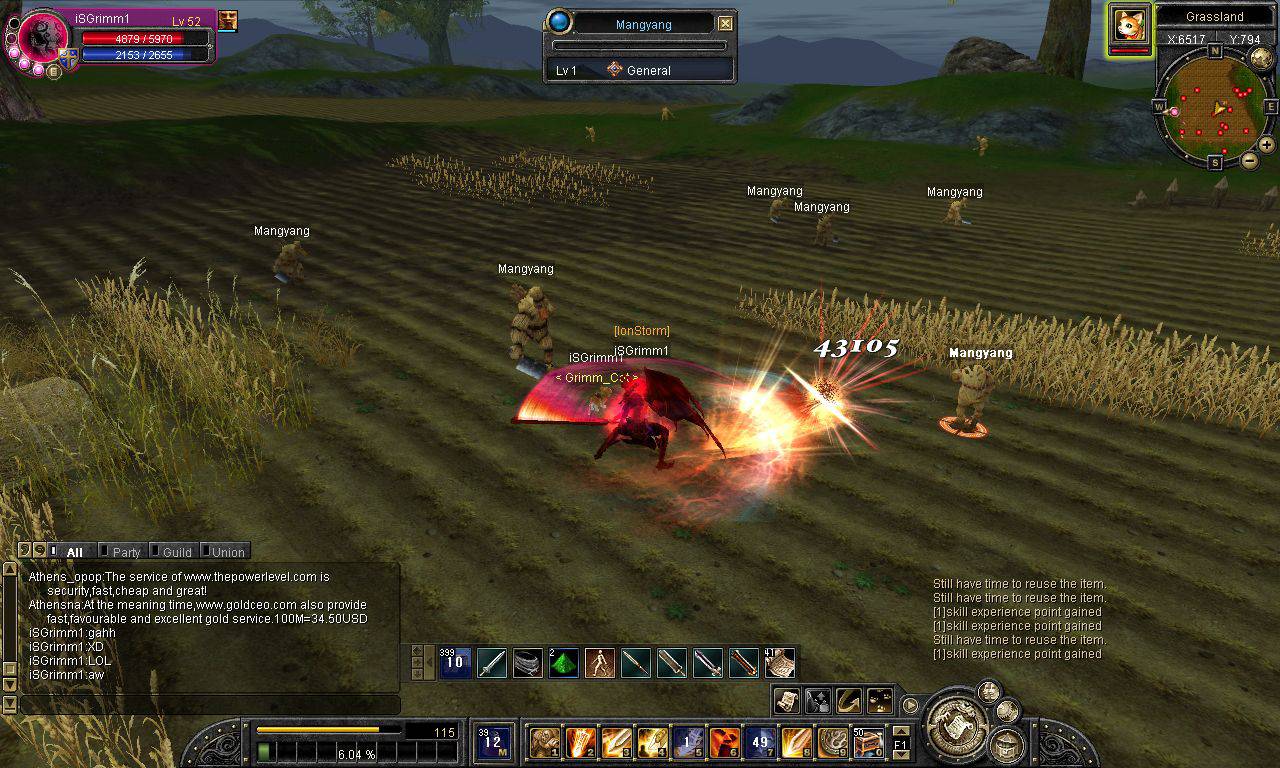1280x768 pixels.
Task: Click the minimap zoom-in plus button
Action: click(x=1266, y=145)
